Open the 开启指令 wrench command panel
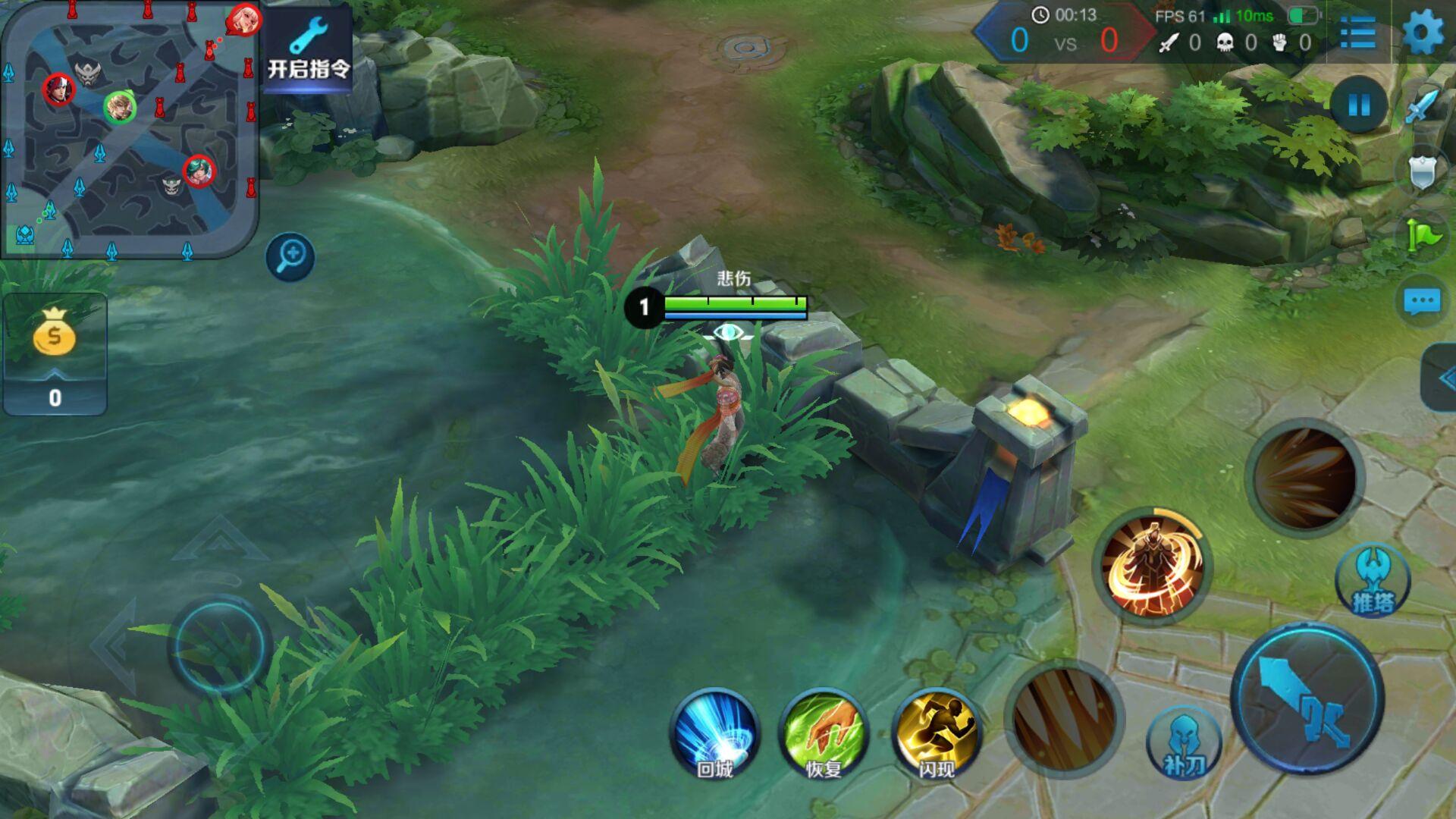Screen dimensions: 1456x819 [x=309, y=48]
